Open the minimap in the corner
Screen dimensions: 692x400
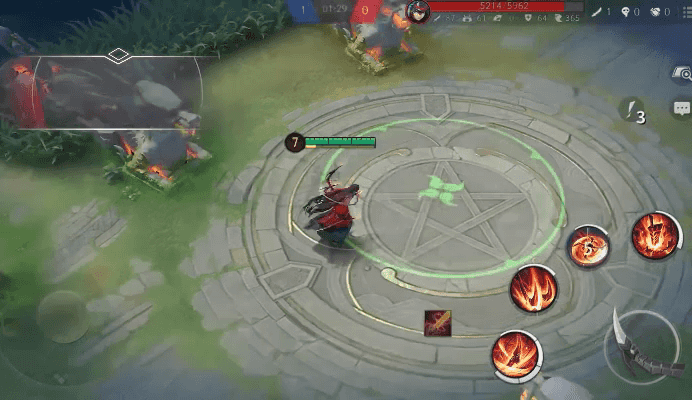point(110,92)
